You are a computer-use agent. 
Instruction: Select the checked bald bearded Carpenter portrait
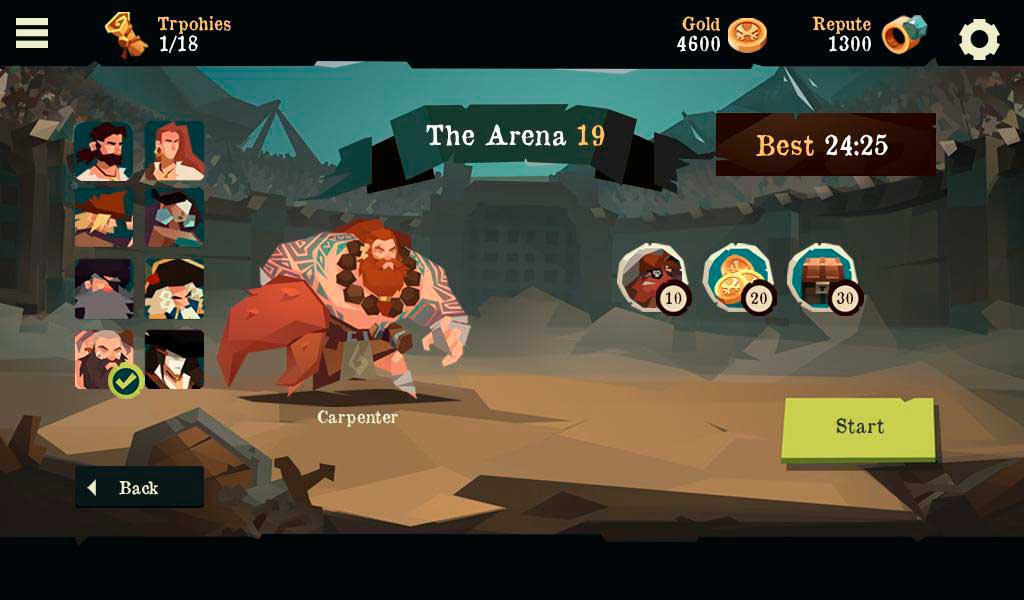[x=103, y=359]
